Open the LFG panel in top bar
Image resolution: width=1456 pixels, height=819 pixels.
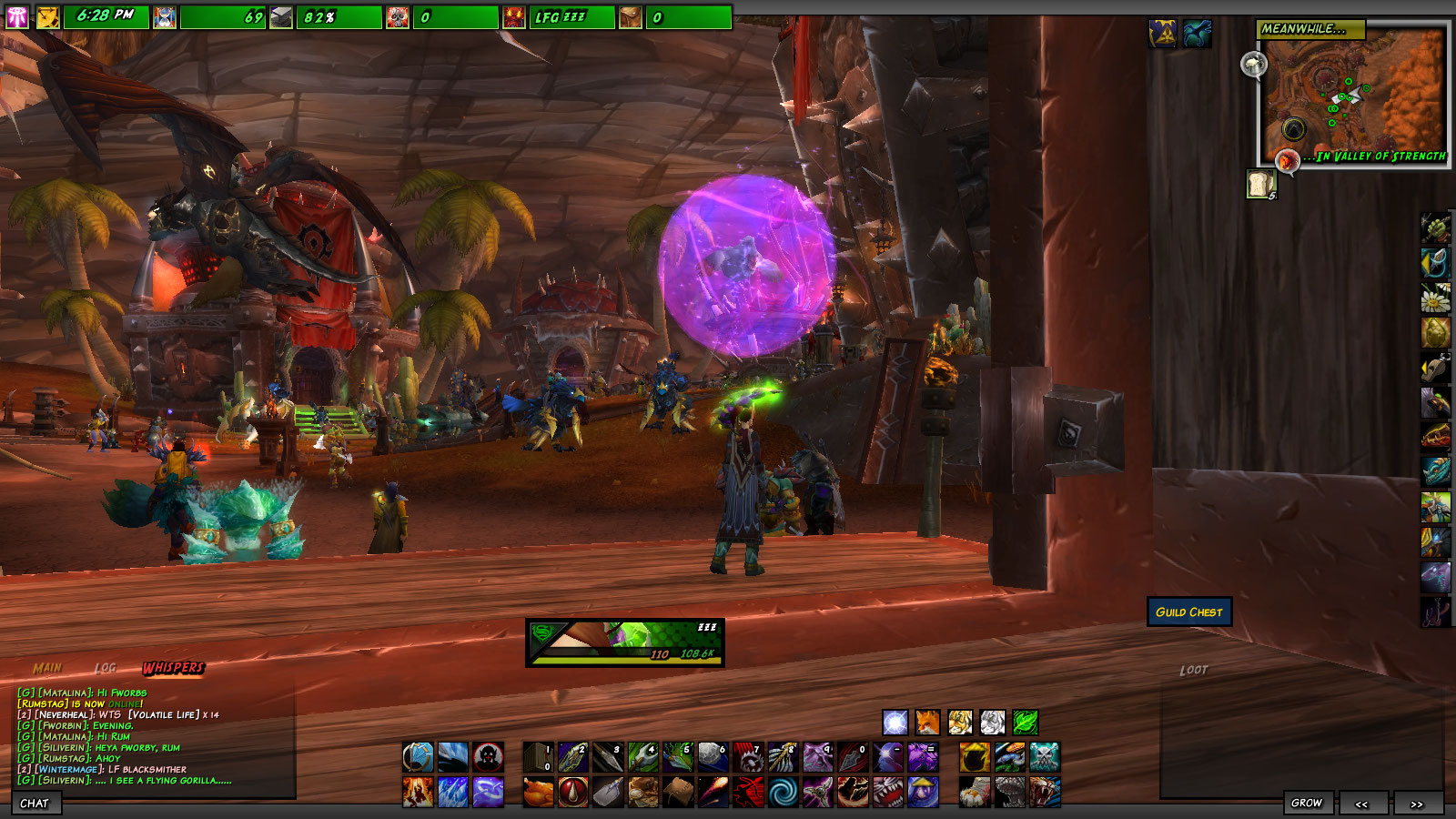561,17
